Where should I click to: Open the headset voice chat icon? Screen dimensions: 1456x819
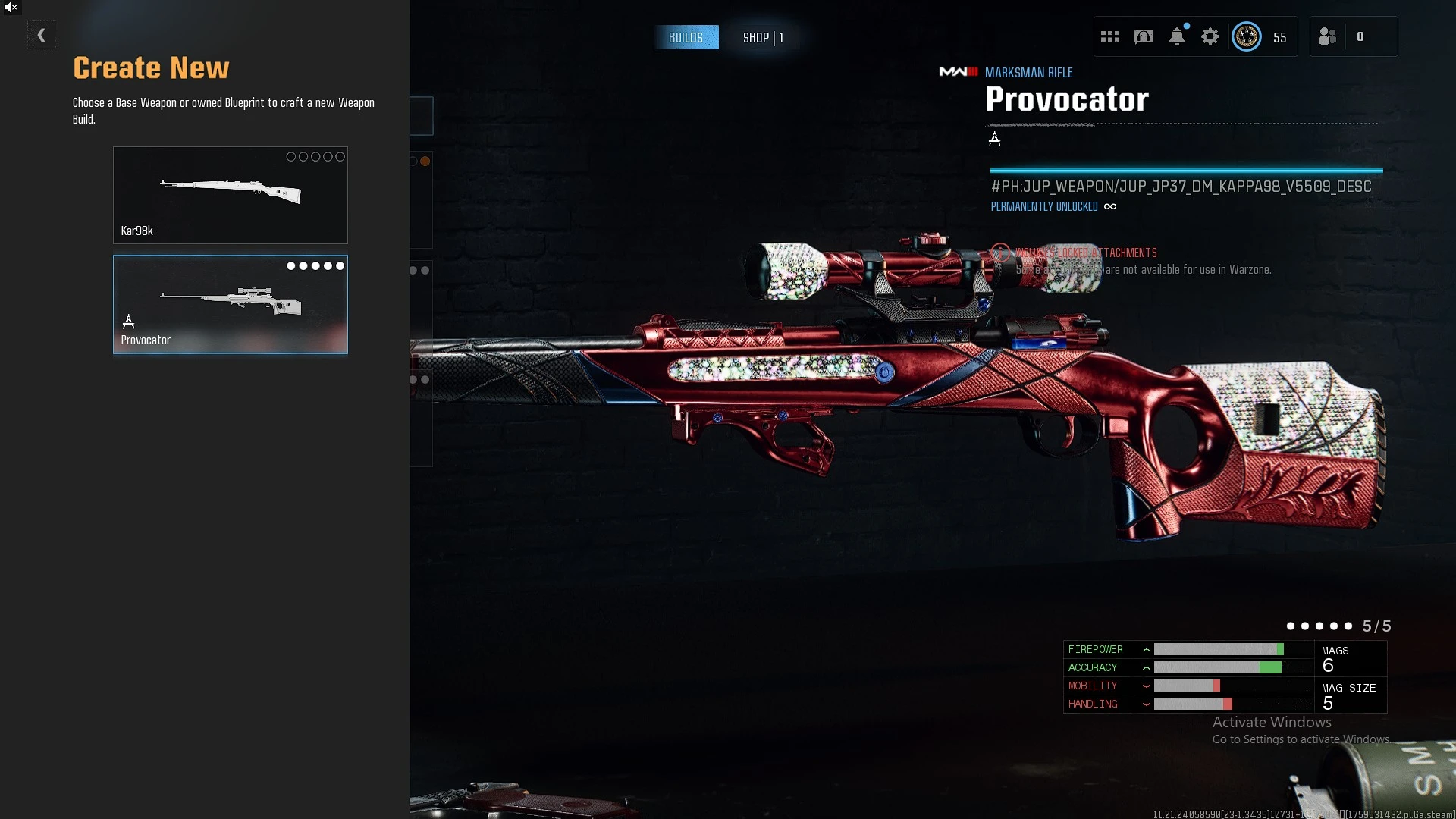1143,36
